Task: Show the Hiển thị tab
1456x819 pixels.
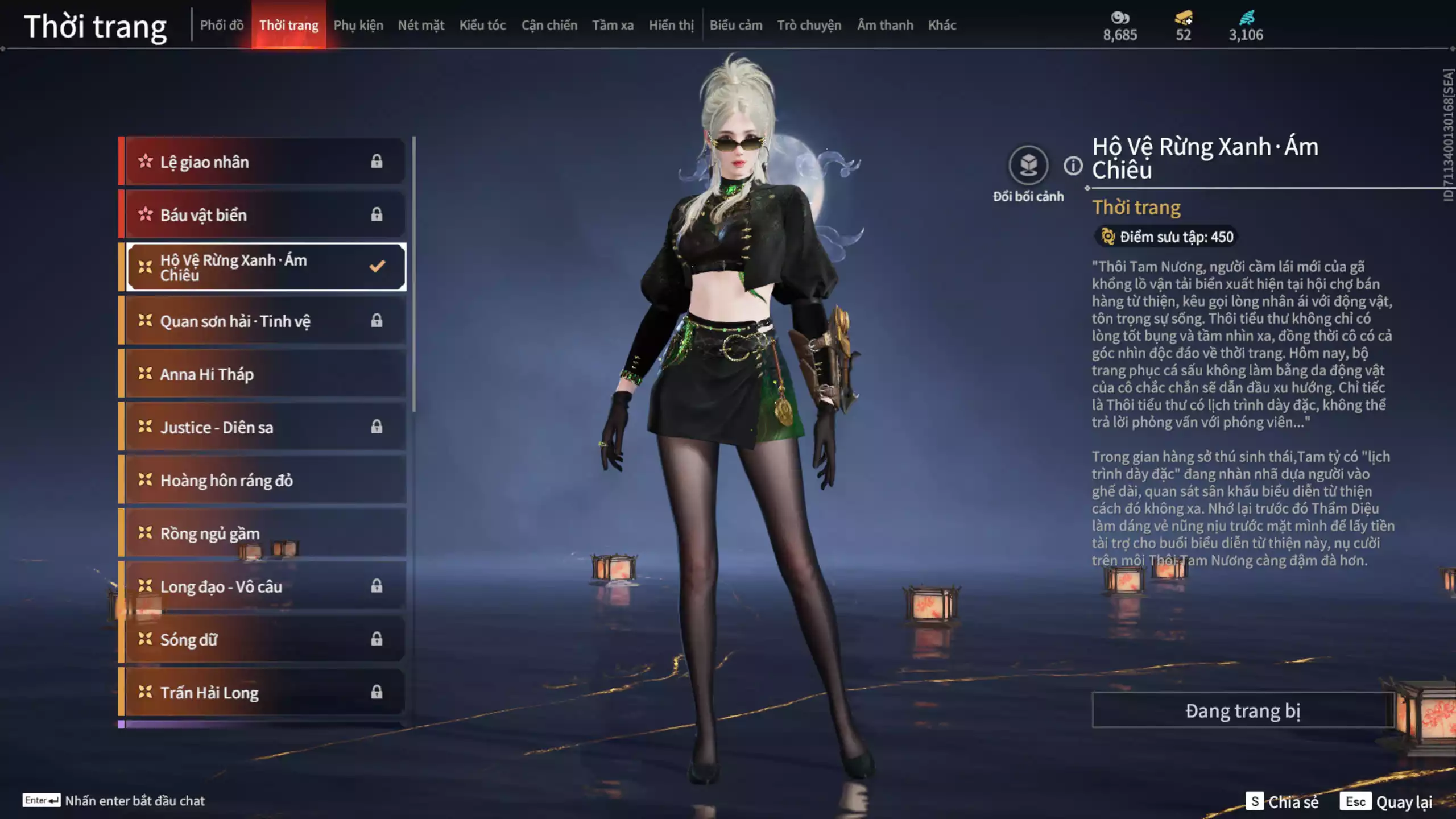Action: point(671,25)
